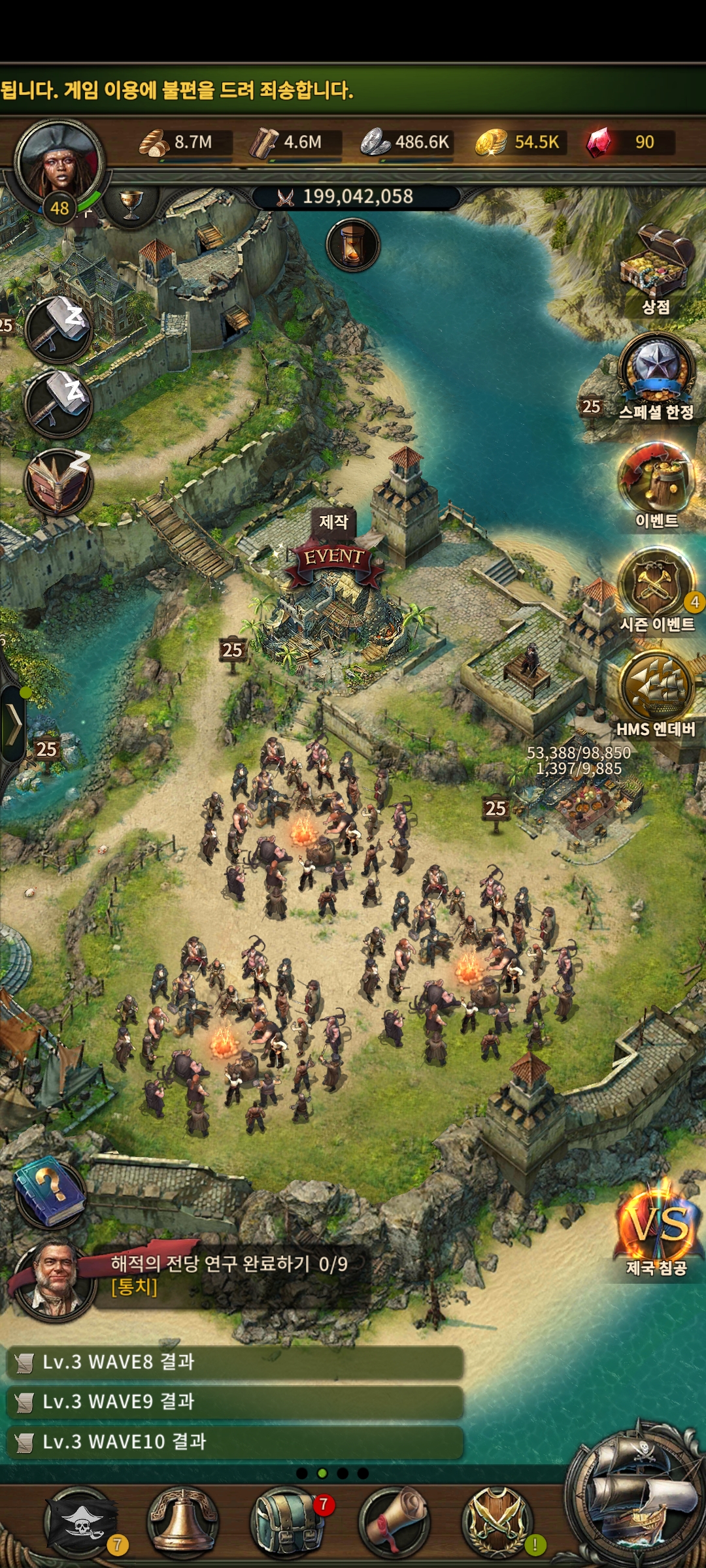Open the pirate flag alliance menu
Screen dimensions: 706x1568
[x=80, y=1522]
